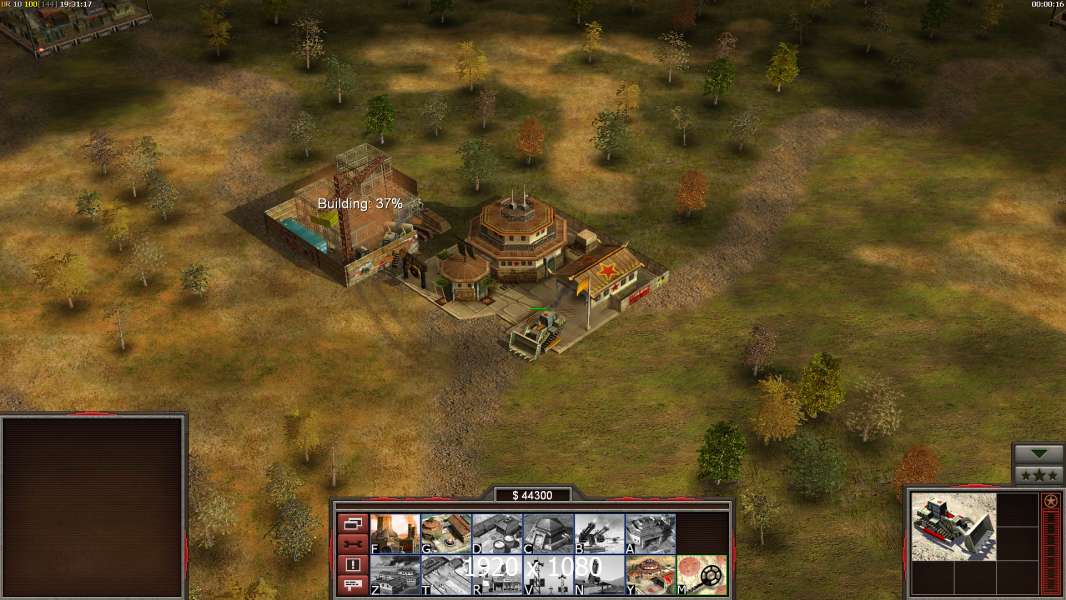
Task: Click the selected dozer portrait
Action: (x=953, y=526)
